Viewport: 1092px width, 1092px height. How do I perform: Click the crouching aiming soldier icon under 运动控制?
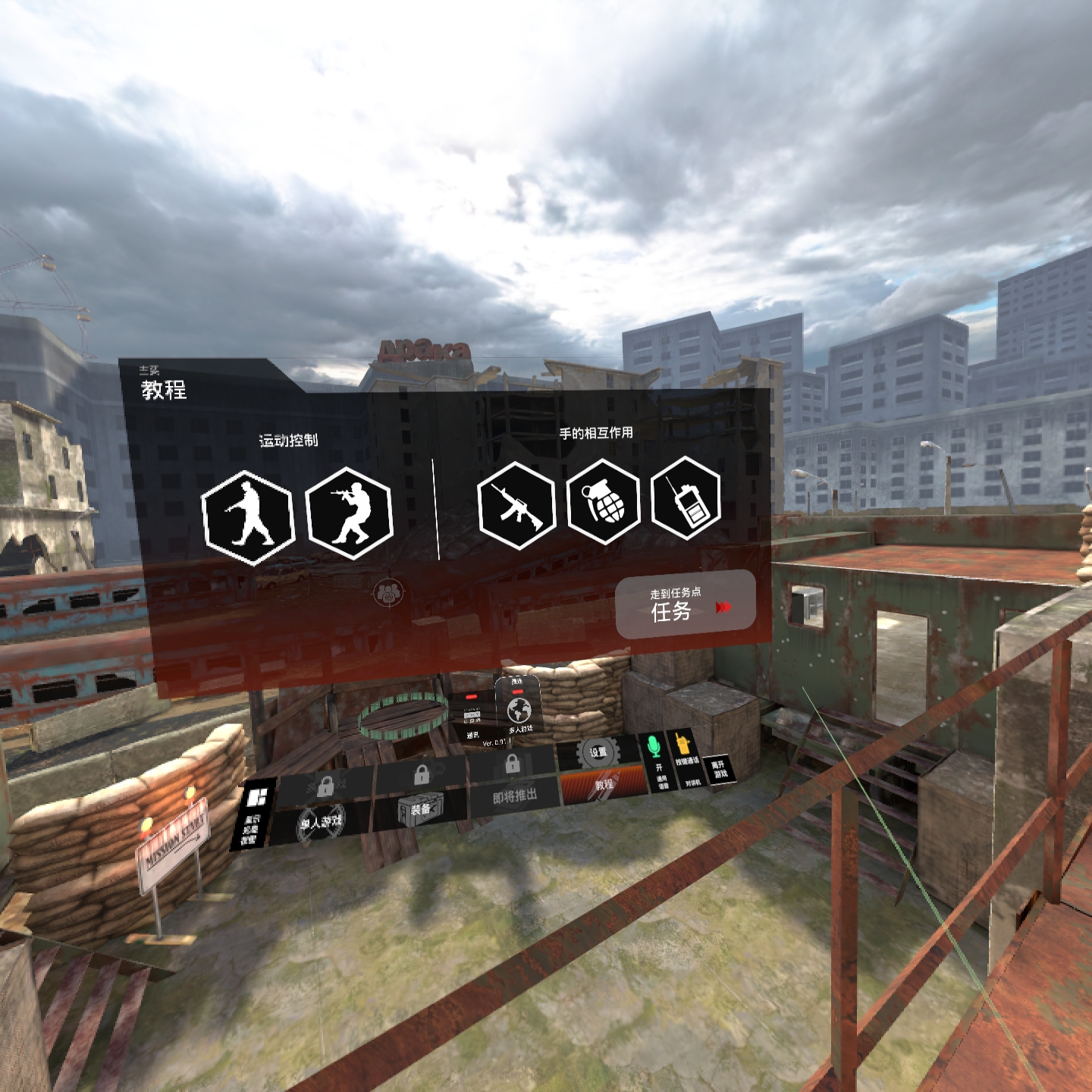pos(349,514)
